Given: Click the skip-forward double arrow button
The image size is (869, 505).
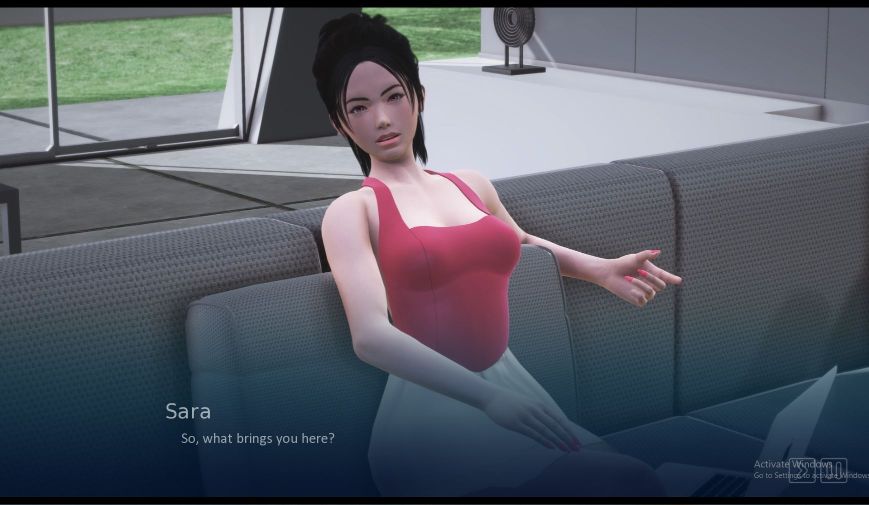Looking at the screenshot, I should point(801,471).
